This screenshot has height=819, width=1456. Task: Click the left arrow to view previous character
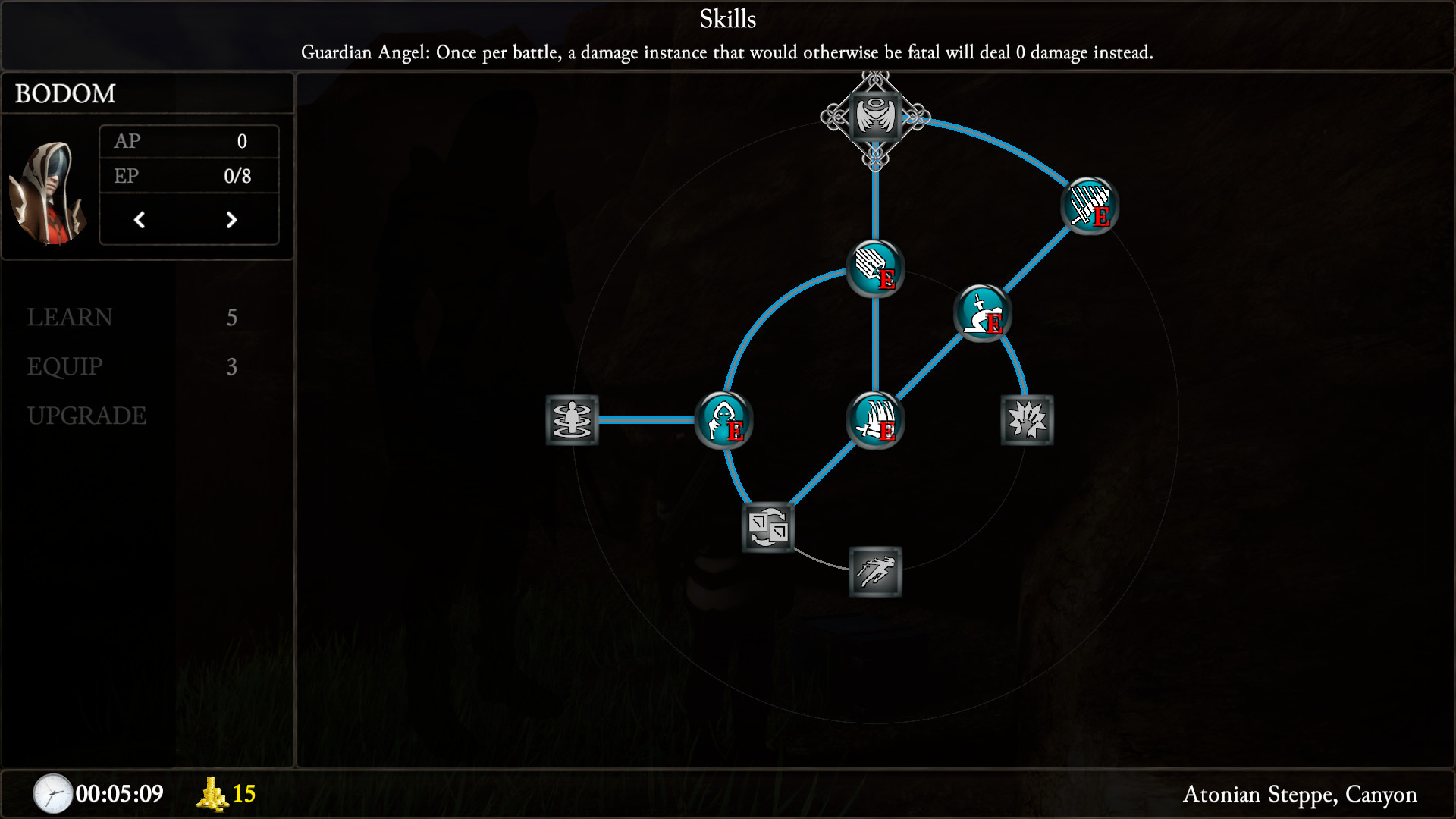(x=140, y=220)
